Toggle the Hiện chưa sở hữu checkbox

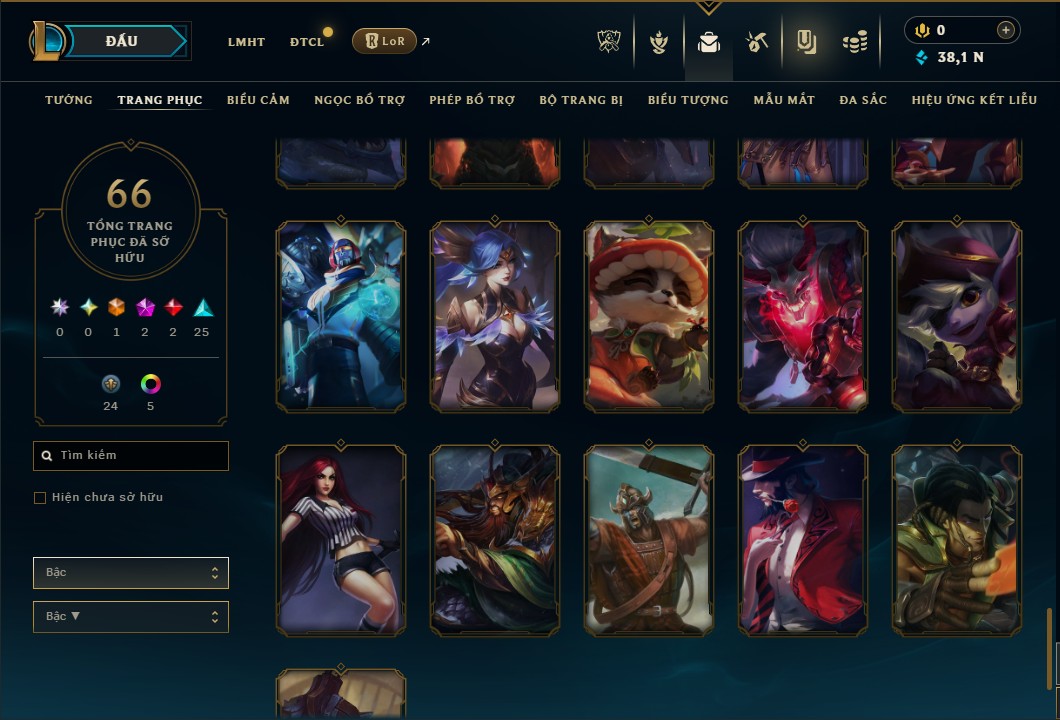(40, 498)
